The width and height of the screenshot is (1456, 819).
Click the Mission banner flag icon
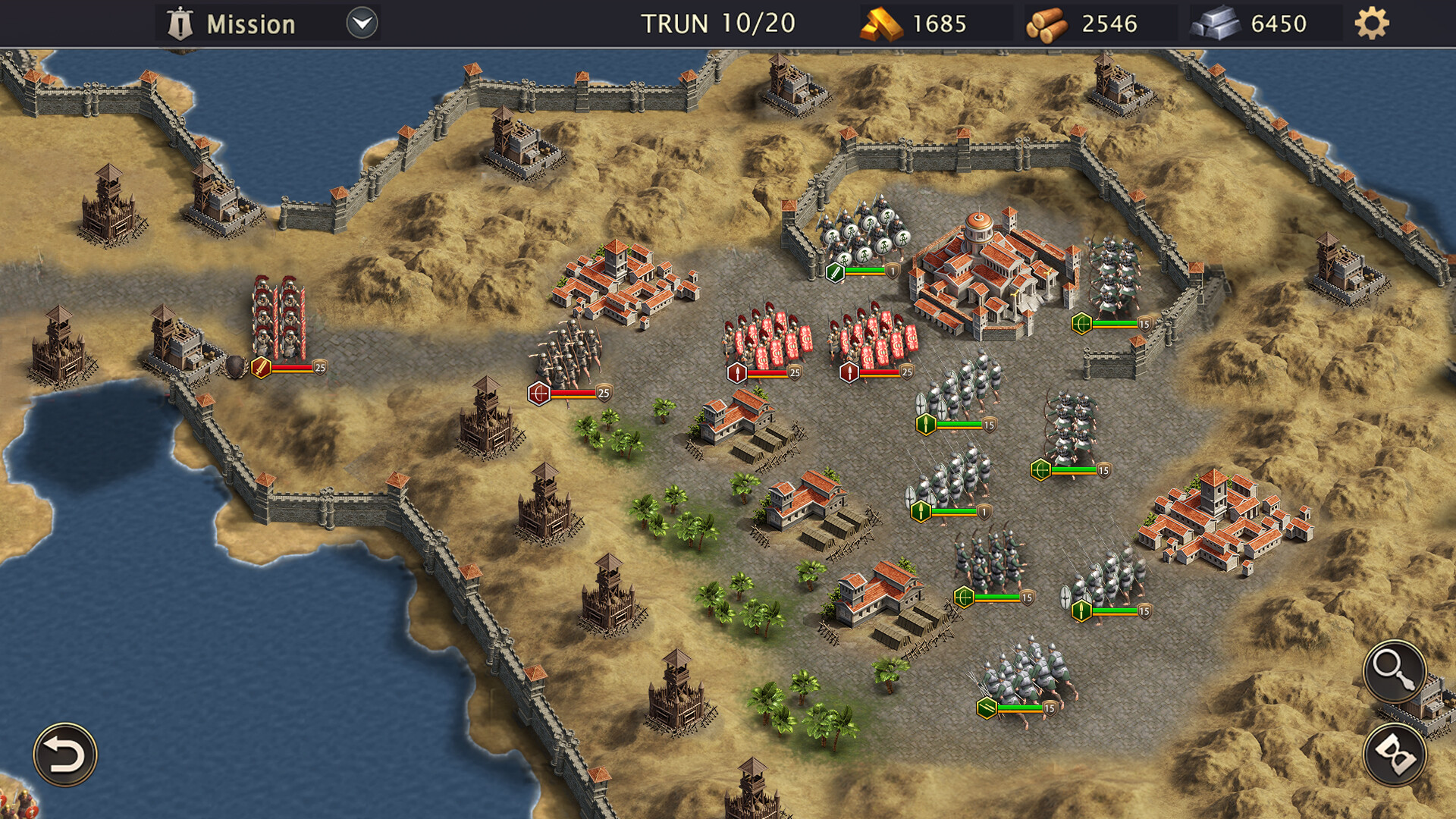tap(179, 22)
